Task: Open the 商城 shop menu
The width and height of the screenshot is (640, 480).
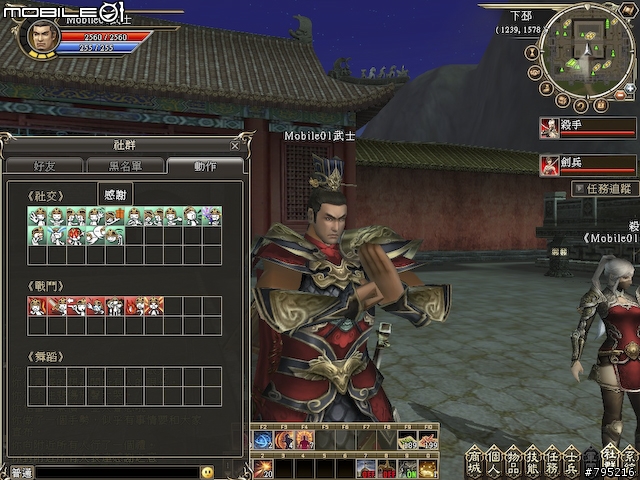Action: point(476,461)
